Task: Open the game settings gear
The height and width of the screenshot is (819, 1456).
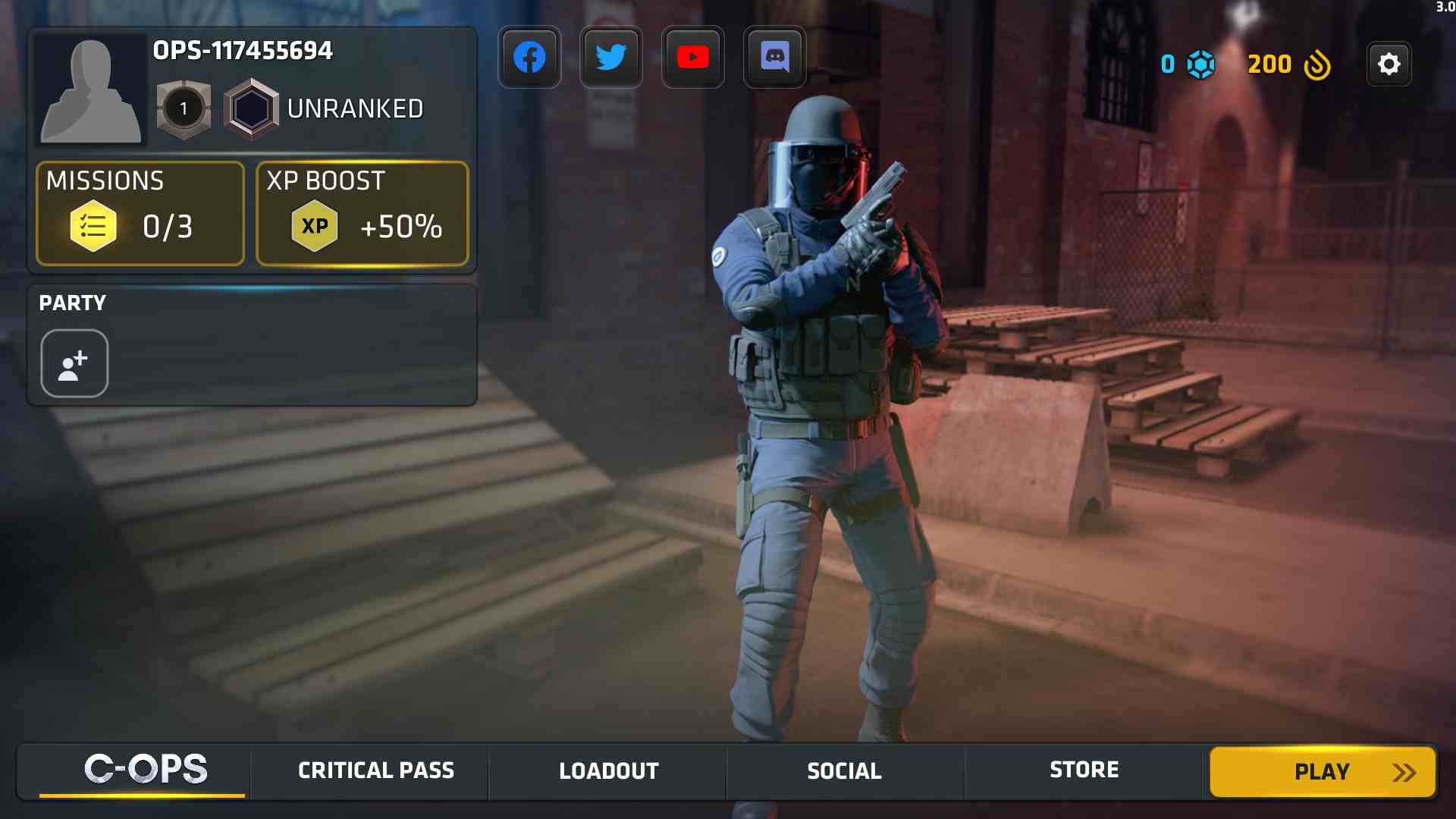Action: click(x=1389, y=64)
